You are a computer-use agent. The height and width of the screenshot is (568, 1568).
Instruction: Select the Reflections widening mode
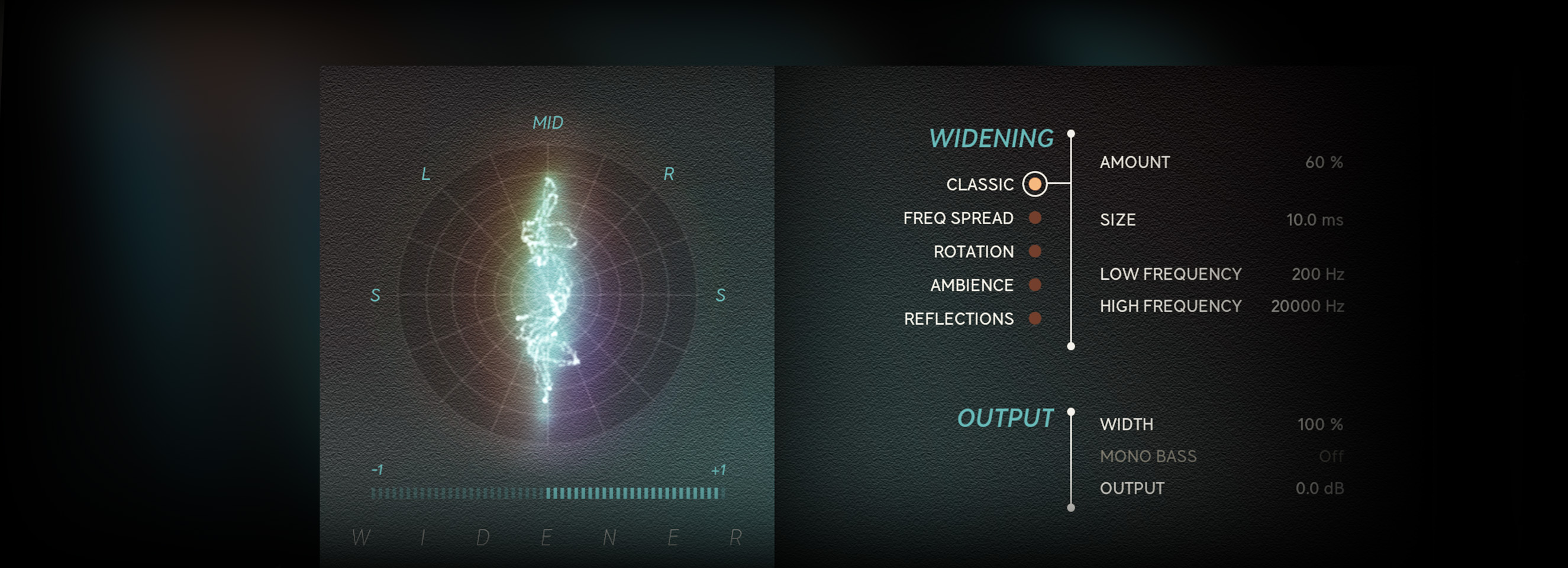[1034, 318]
